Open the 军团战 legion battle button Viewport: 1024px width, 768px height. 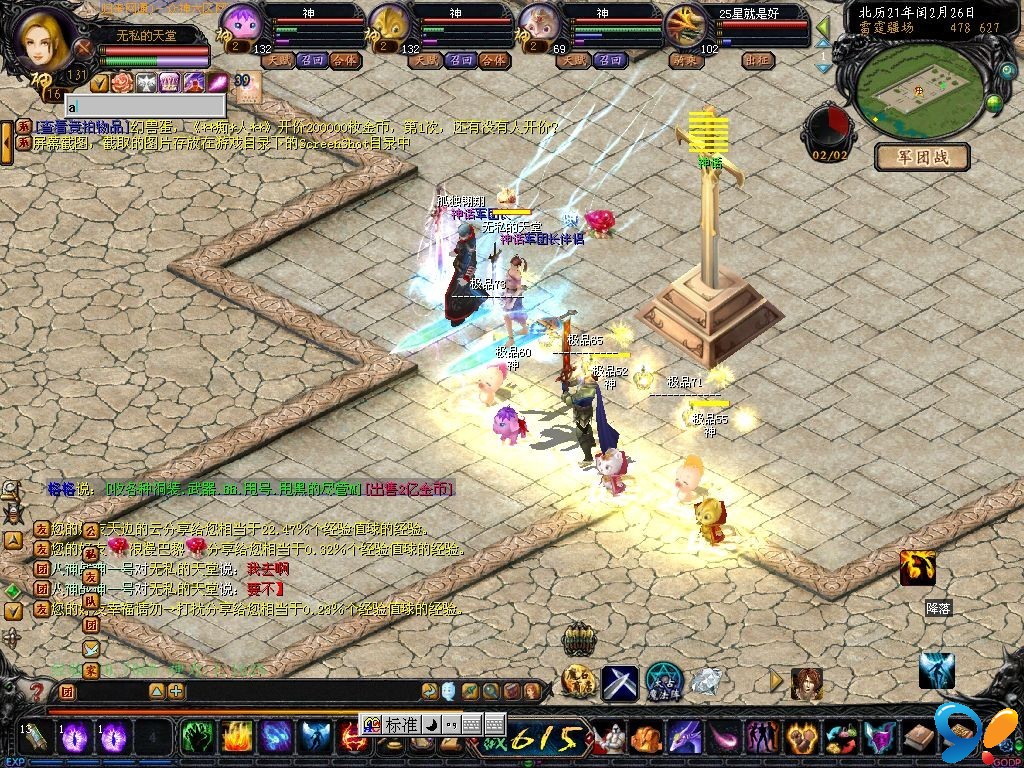point(922,157)
